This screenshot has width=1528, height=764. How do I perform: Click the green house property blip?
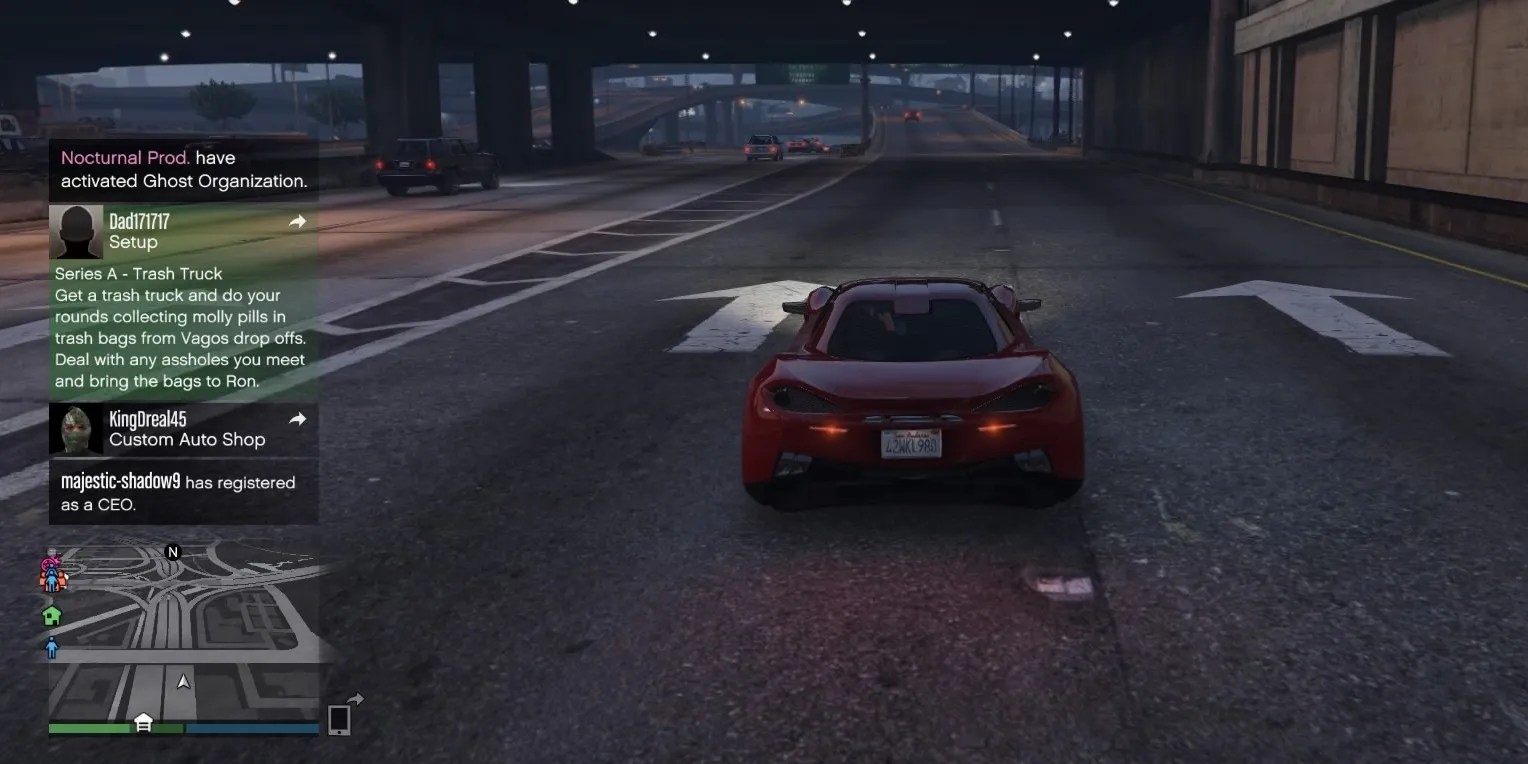pos(50,614)
